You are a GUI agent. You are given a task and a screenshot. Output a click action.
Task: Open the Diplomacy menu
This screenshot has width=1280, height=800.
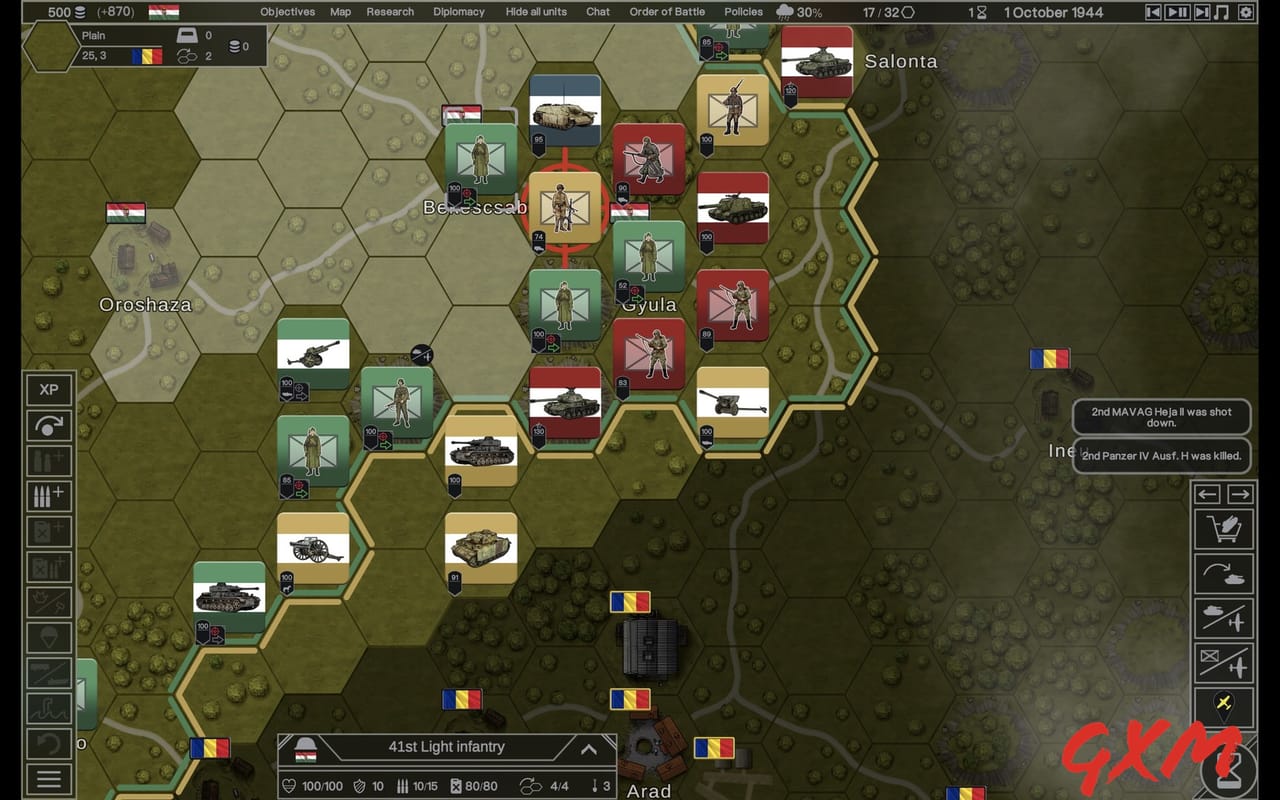(459, 12)
